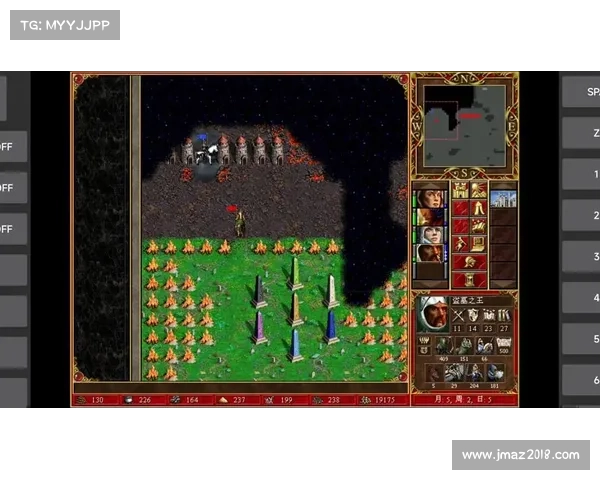Click the adventure minimap
The image size is (600, 480).
pos(464,125)
